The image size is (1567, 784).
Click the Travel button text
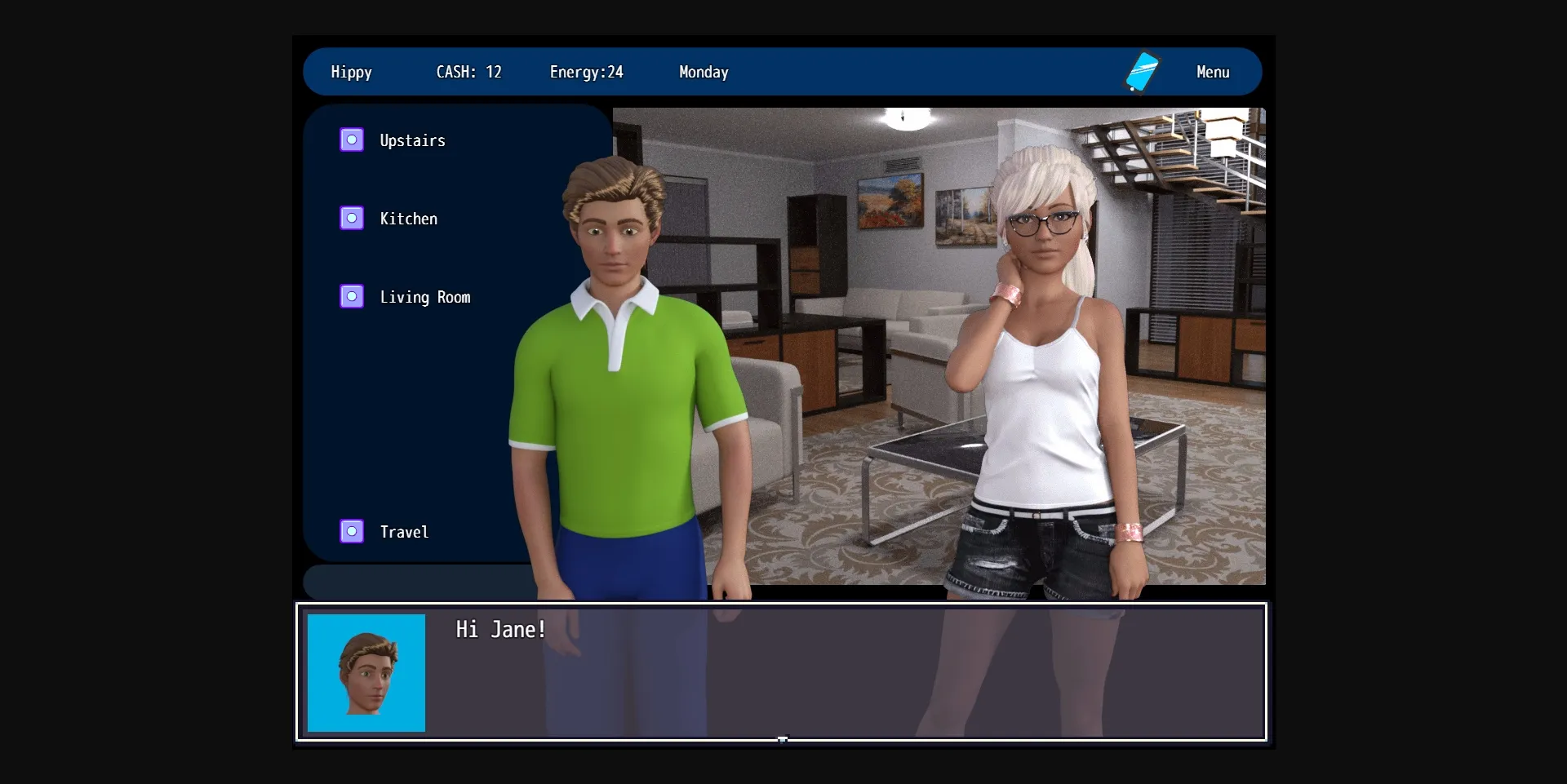tap(403, 531)
